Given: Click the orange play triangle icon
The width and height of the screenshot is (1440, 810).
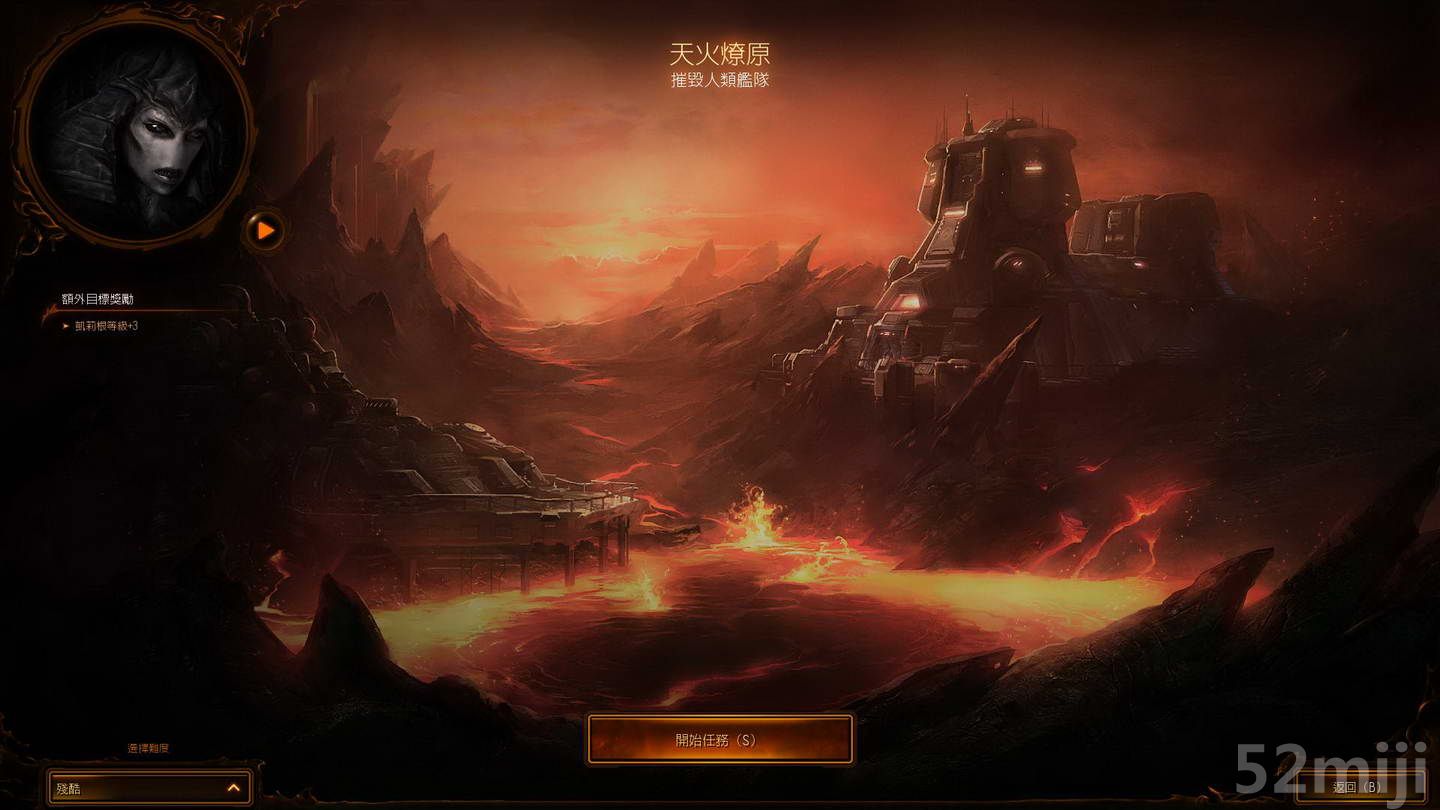Looking at the screenshot, I should pyautogui.click(x=265, y=230).
